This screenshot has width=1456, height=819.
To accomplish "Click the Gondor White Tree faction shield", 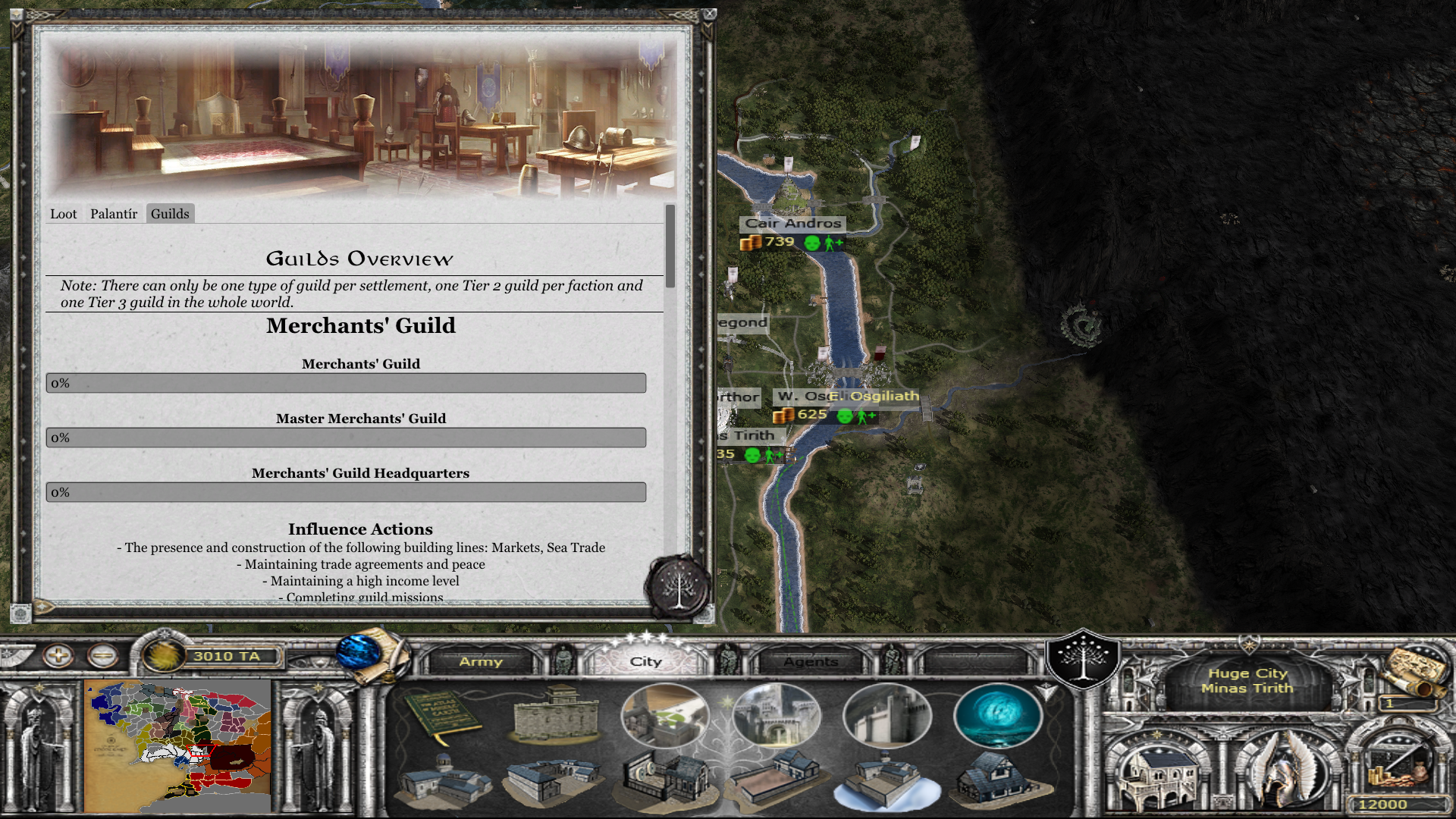I will 1082,658.
